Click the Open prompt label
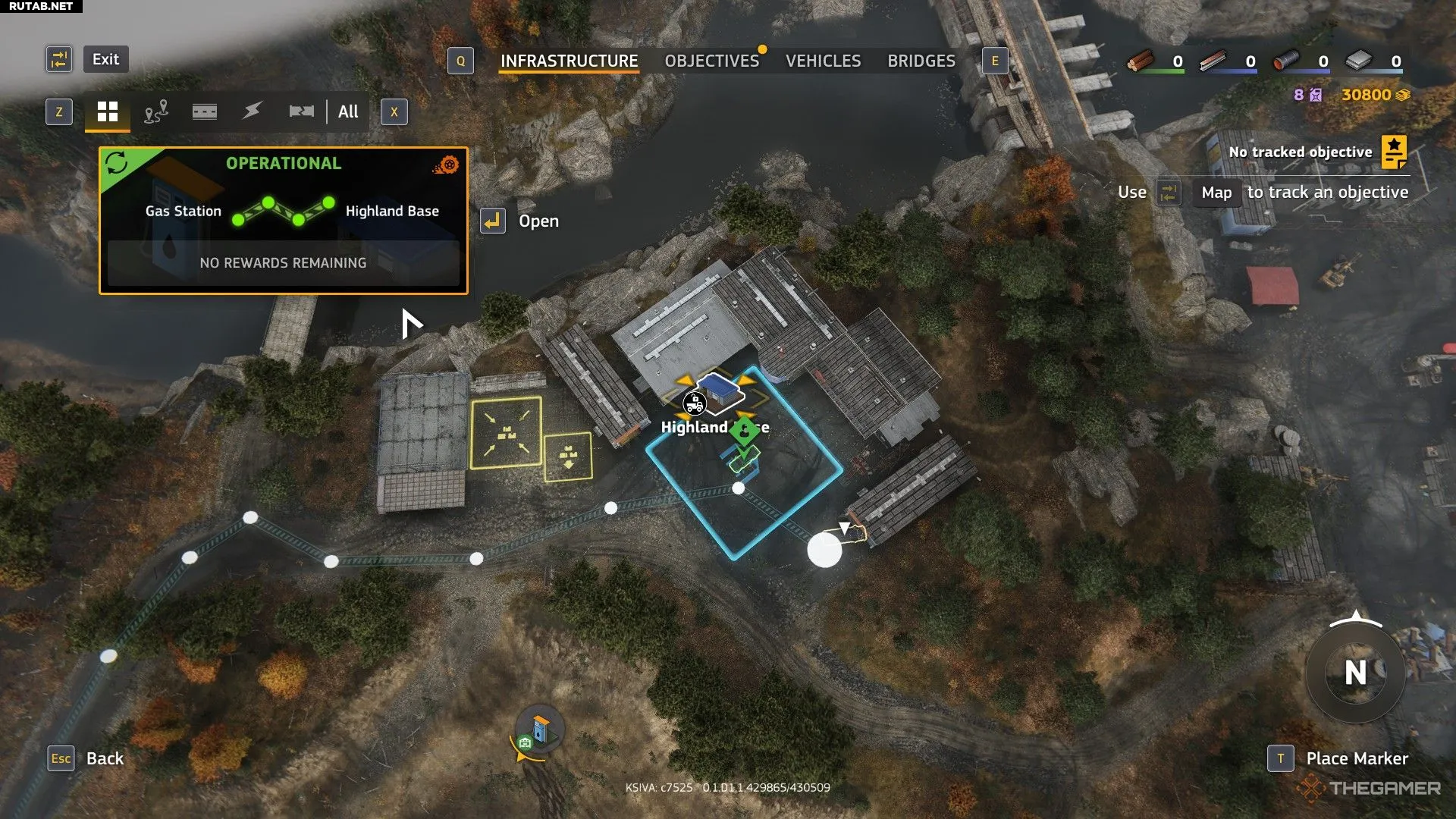Image resolution: width=1456 pixels, height=819 pixels. point(538,221)
